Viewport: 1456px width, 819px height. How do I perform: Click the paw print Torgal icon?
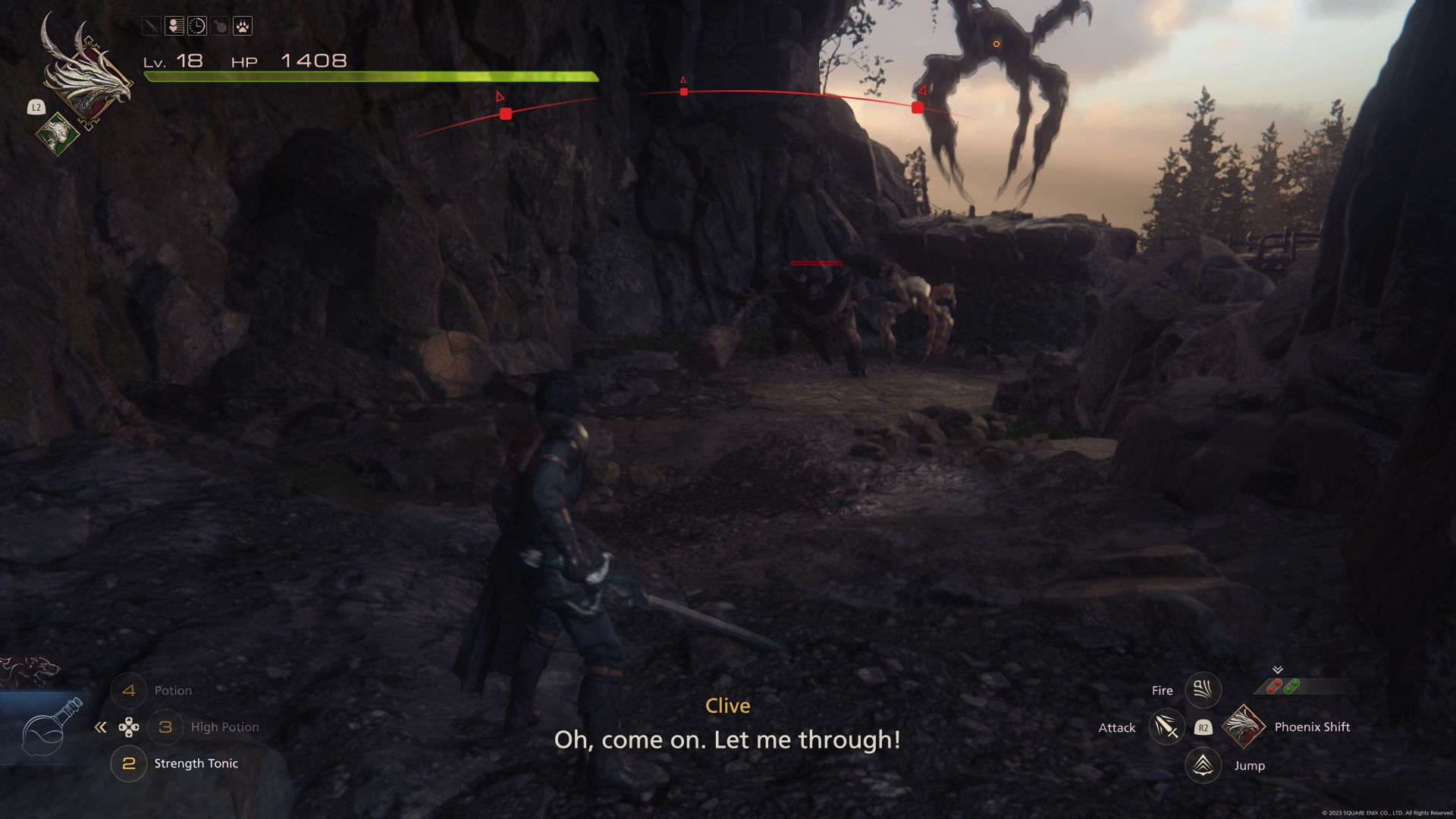(x=241, y=26)
